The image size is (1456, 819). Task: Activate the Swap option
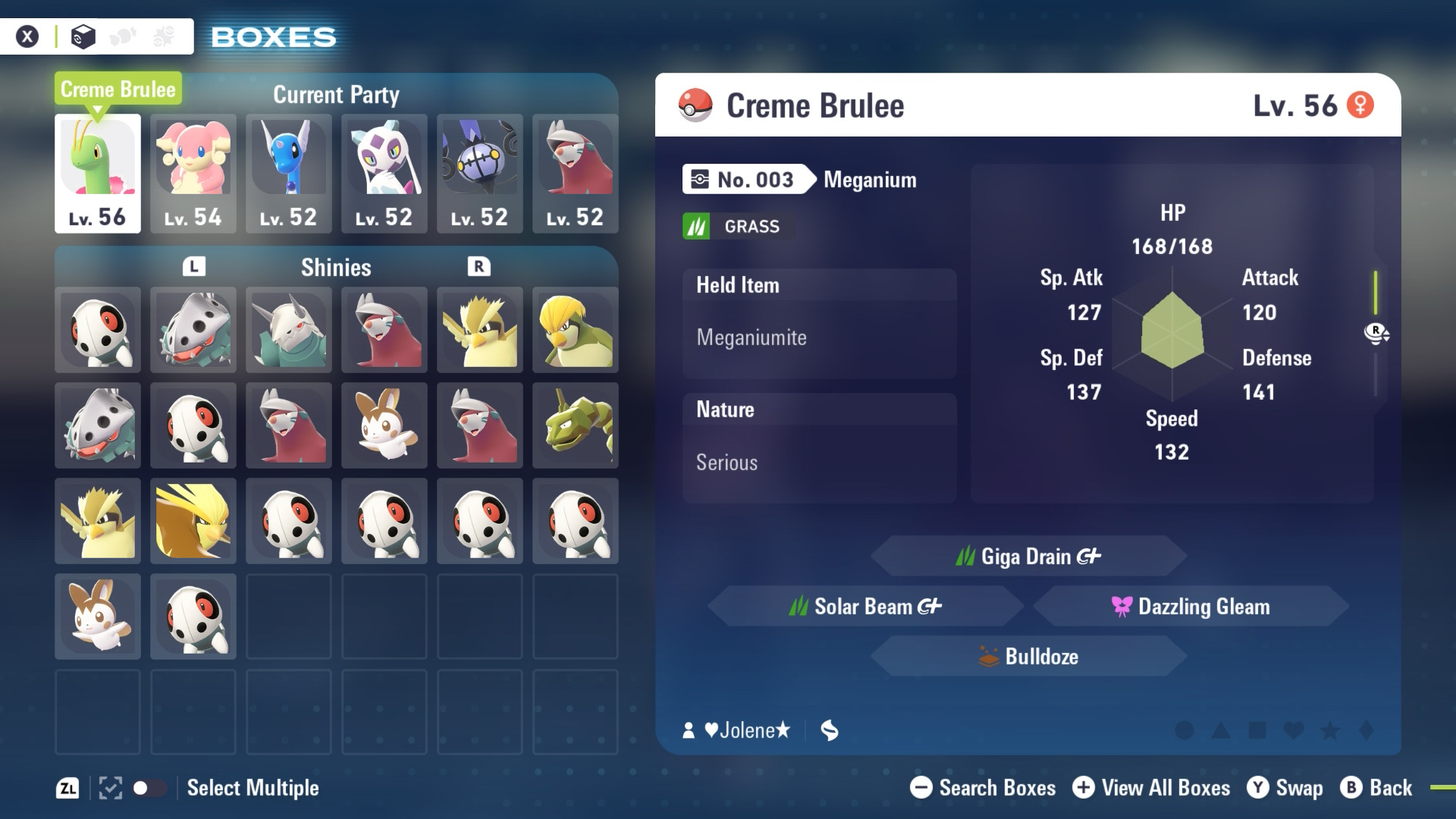point(1285,788)
